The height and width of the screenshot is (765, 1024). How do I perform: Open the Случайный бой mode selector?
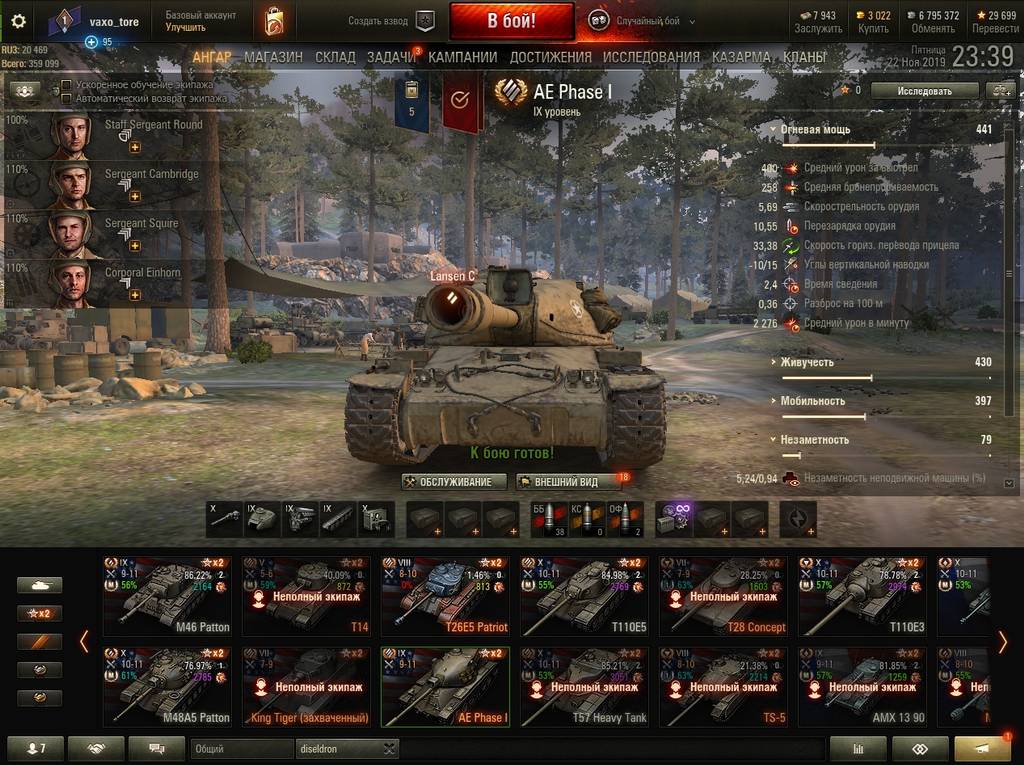click(x=636, y=21)
